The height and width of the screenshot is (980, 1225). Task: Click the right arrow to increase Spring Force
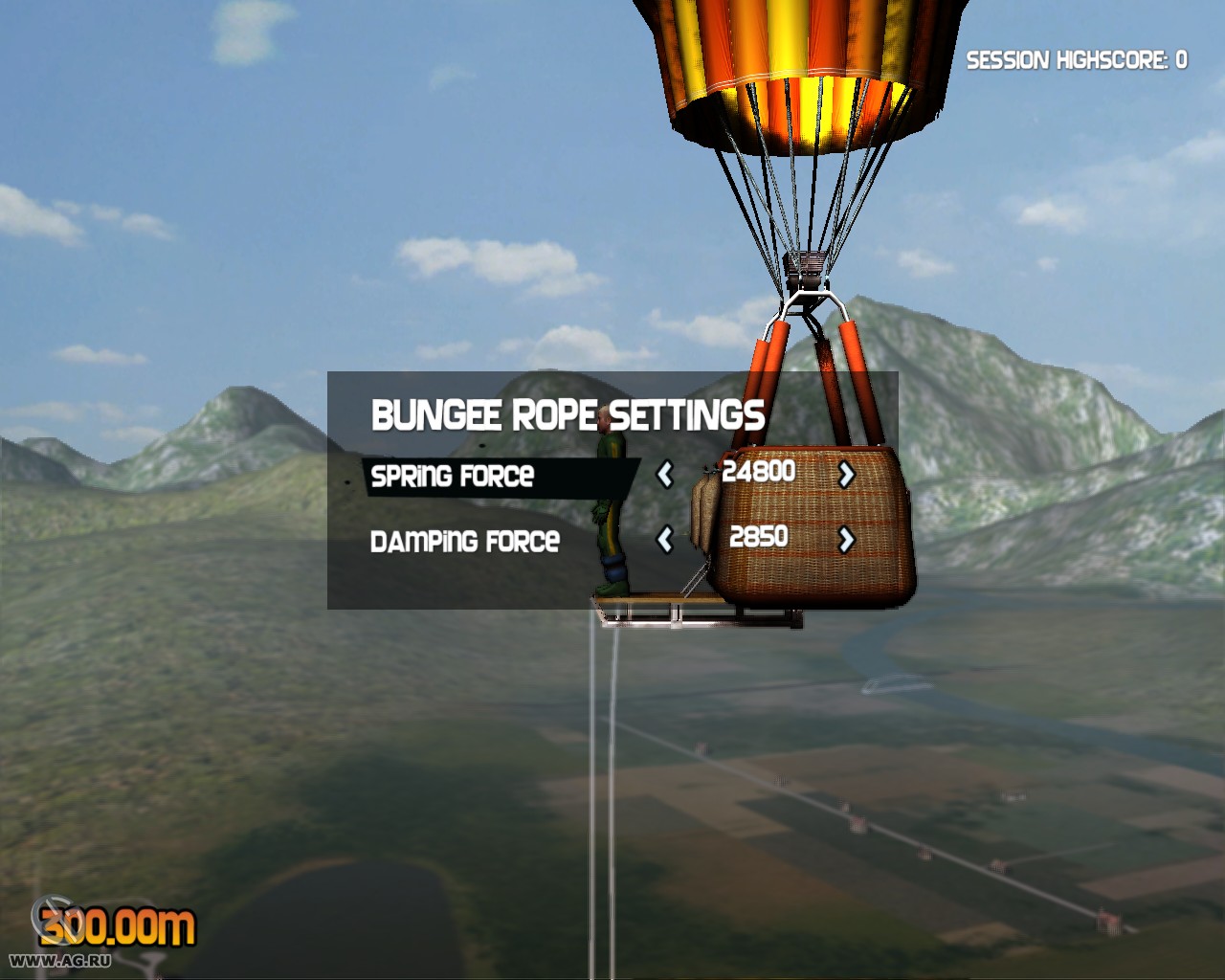(846, 473)
